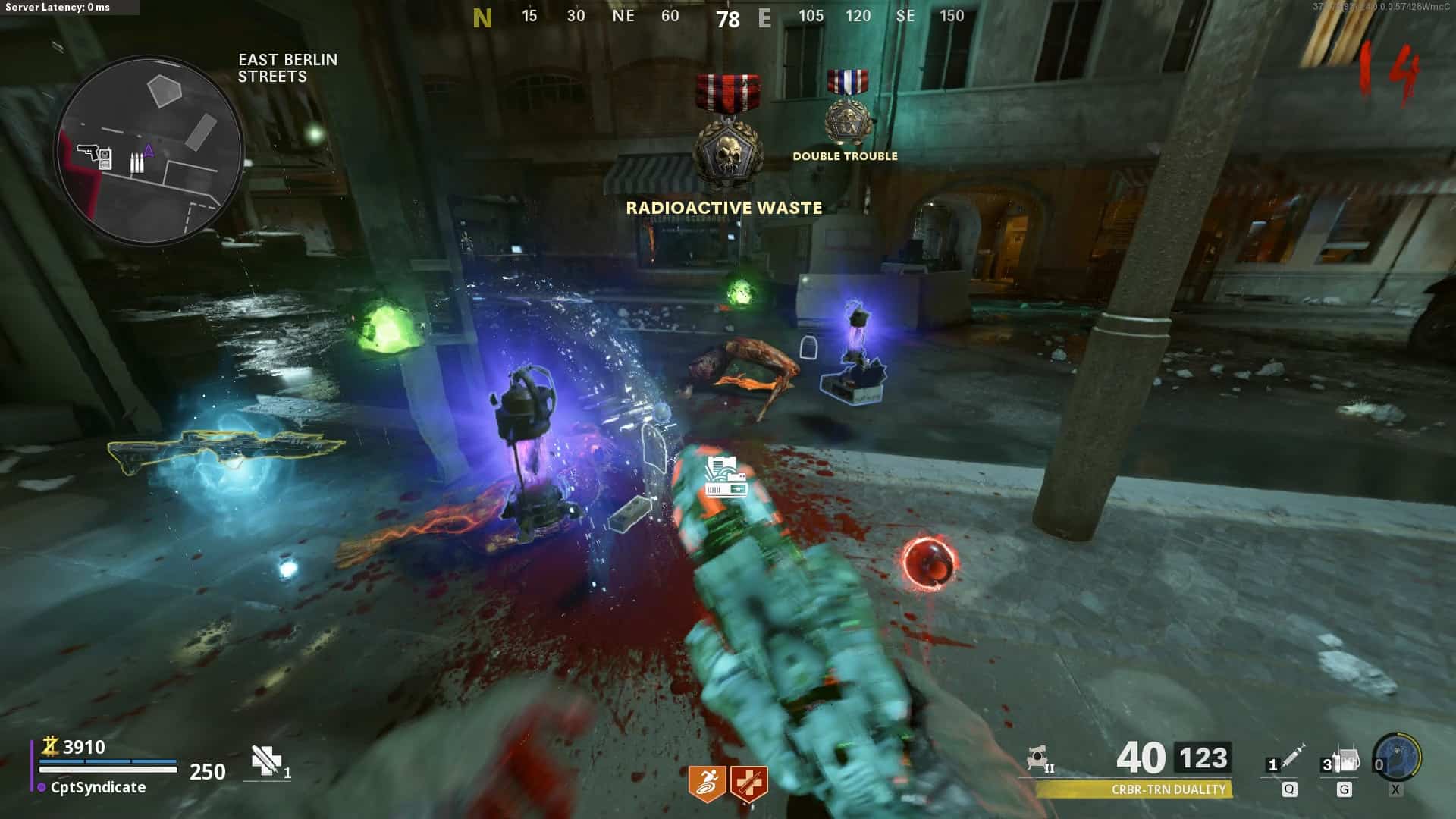Click the circular minimap
The height and width of the screenshot is (819, 1456).
pos(149,150)
